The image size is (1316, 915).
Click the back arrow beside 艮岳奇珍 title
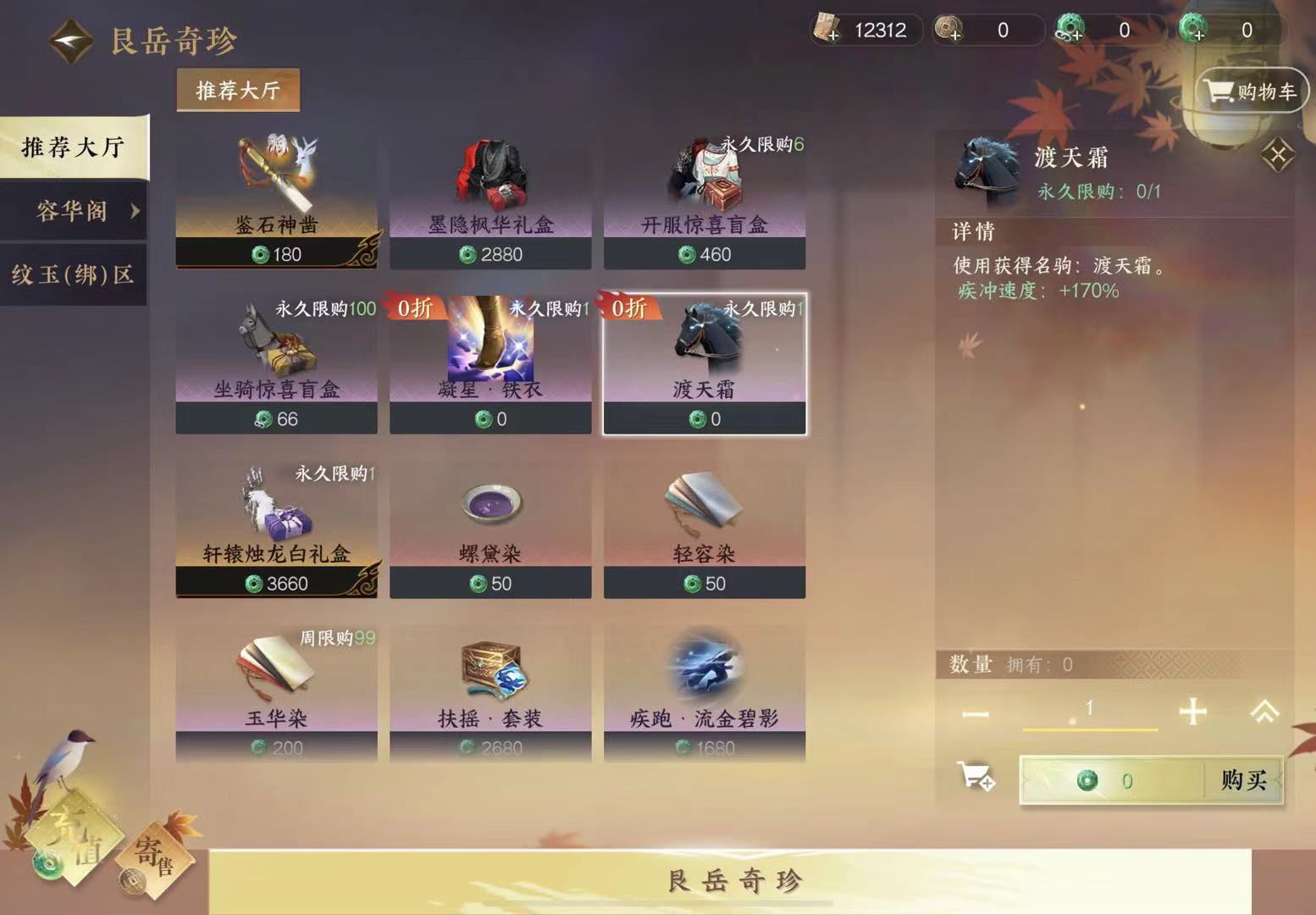70,39
